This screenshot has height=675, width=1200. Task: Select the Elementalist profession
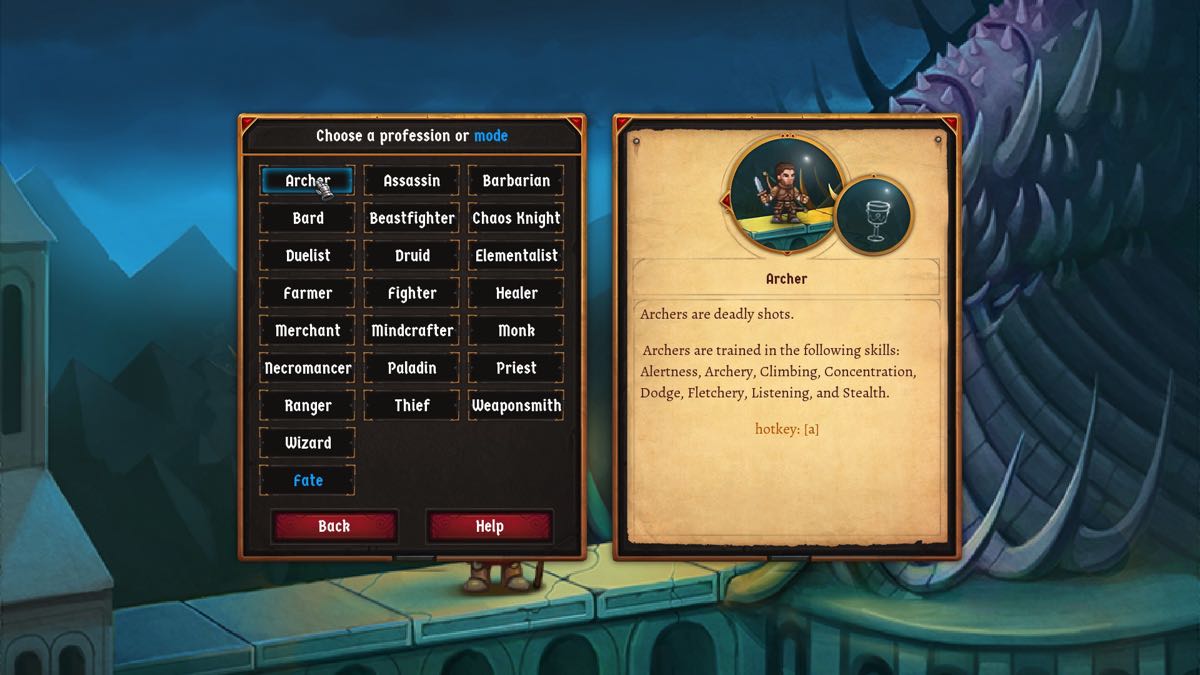coord(516,256)
